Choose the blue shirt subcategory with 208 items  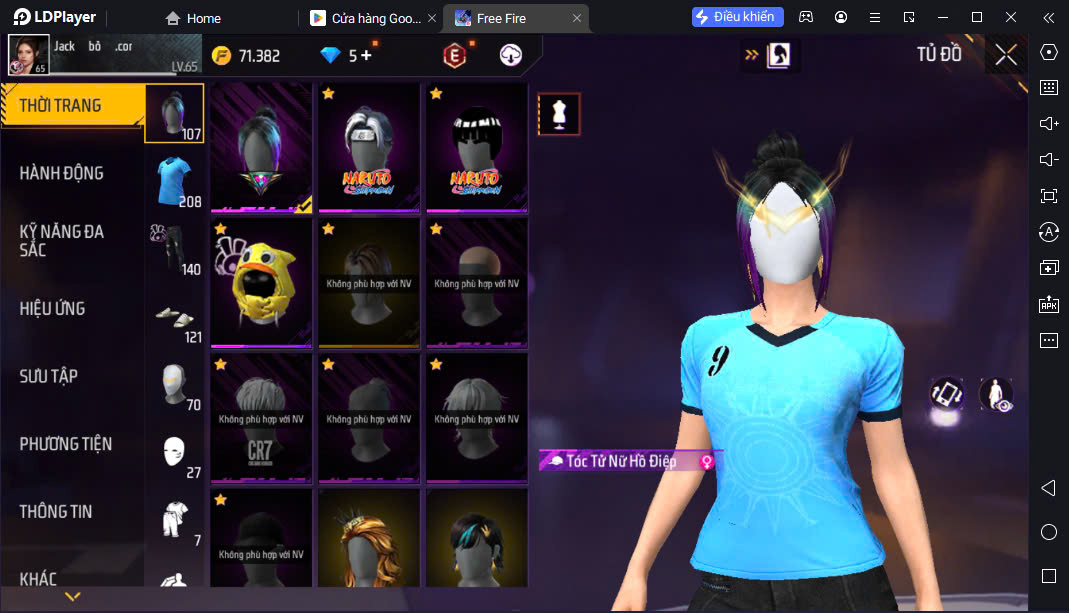(176, 181)
